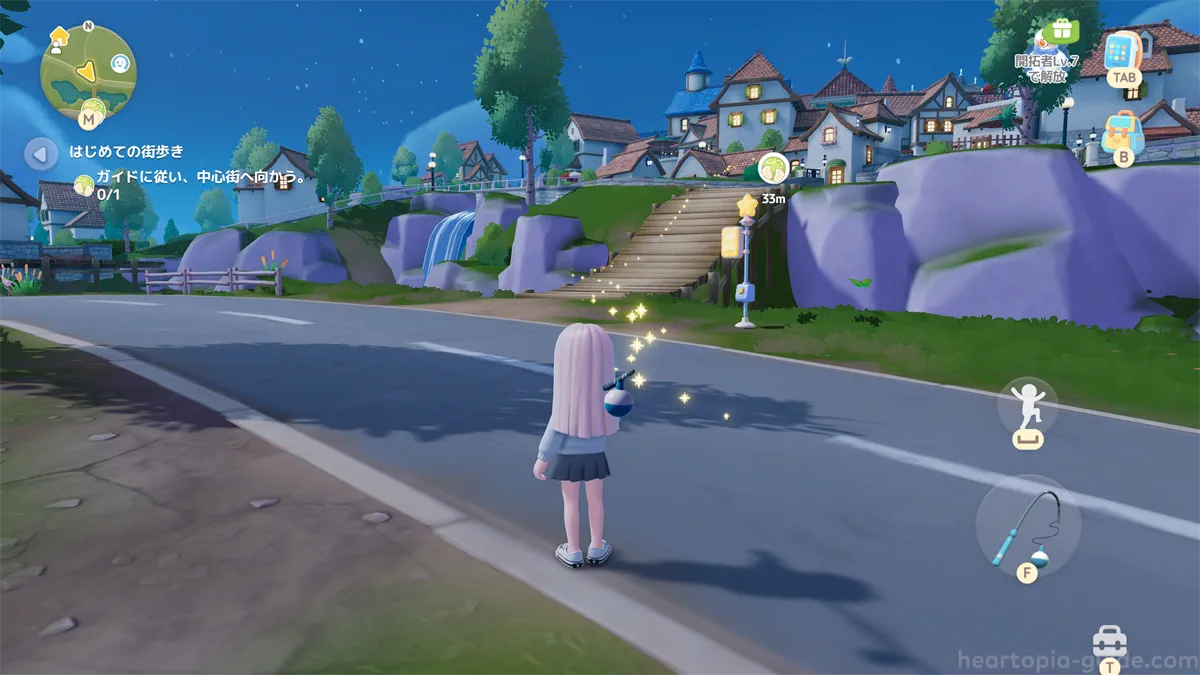
Task: Open the toolbox icon
Action: [x=1109, y=640]
